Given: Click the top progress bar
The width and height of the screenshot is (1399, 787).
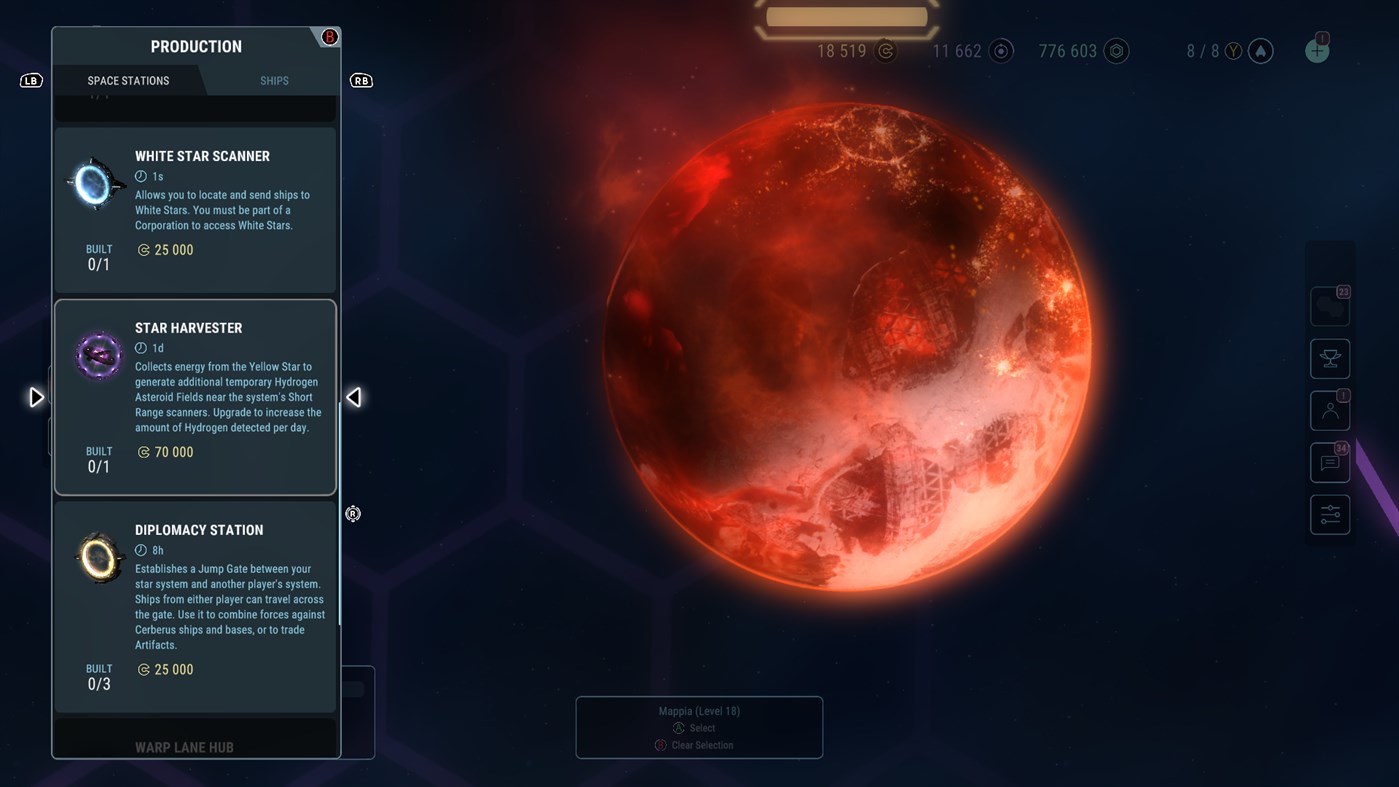Looking at the screenshot, I should pyautogui.click(x=846, y=16).
